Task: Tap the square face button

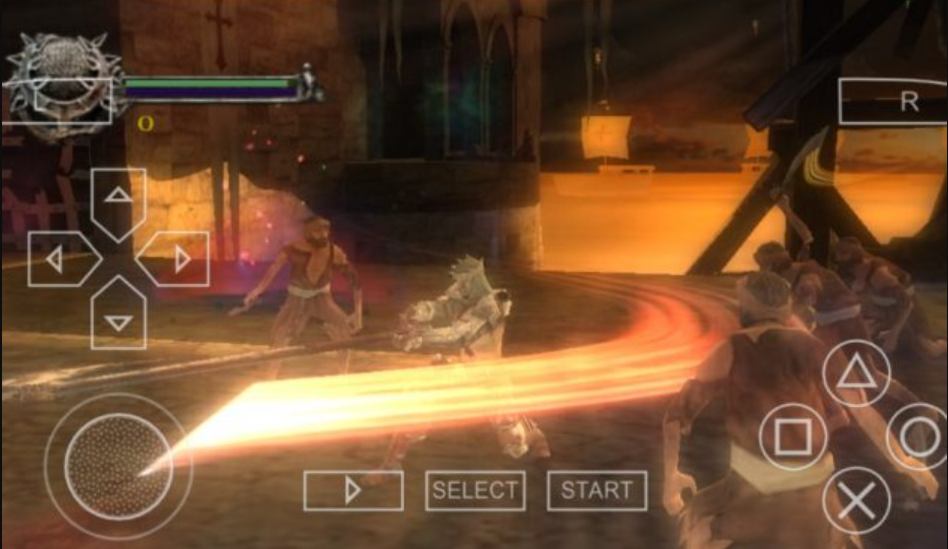Action: pos(793,437)
